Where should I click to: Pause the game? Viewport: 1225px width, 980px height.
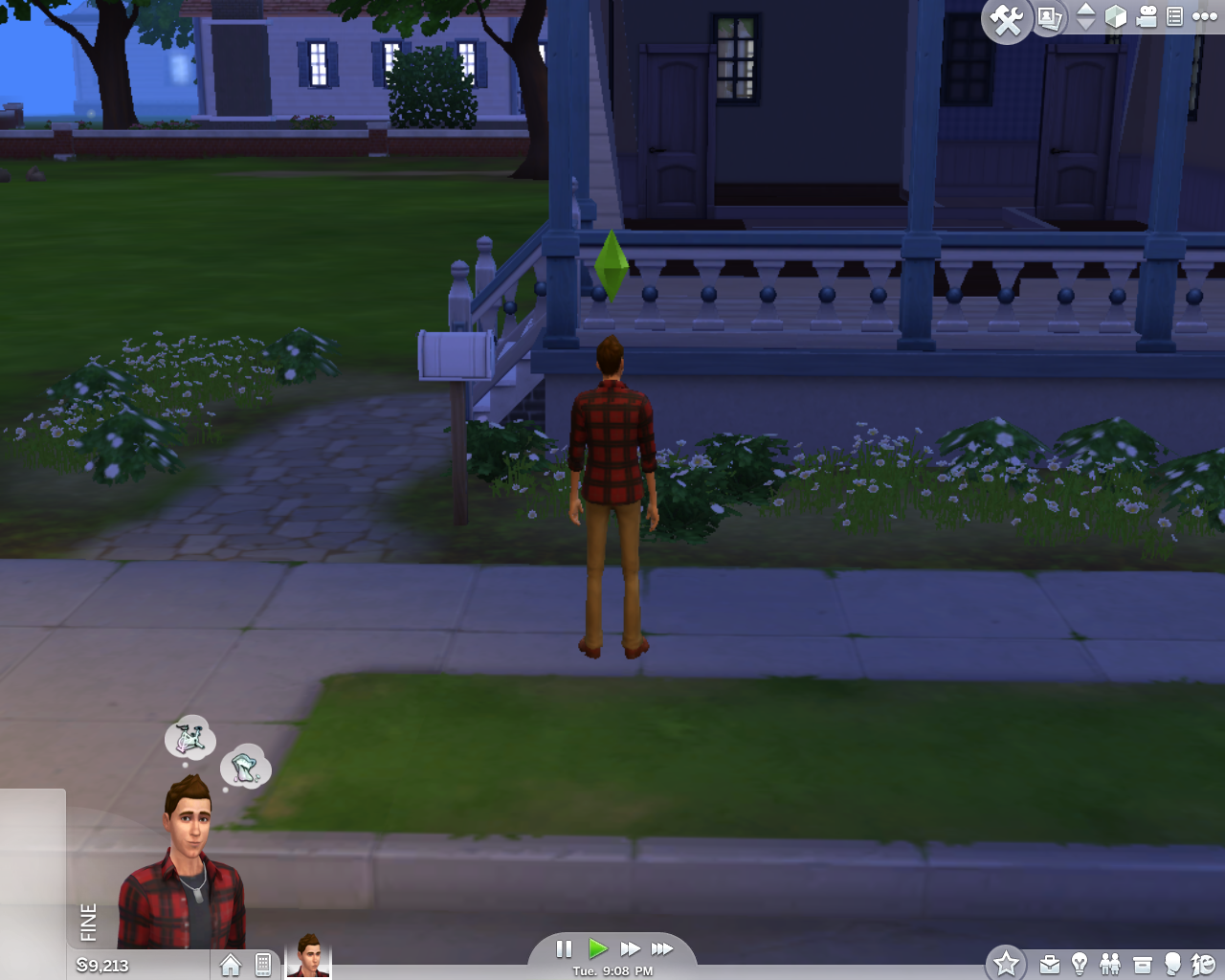click(564, 948)
